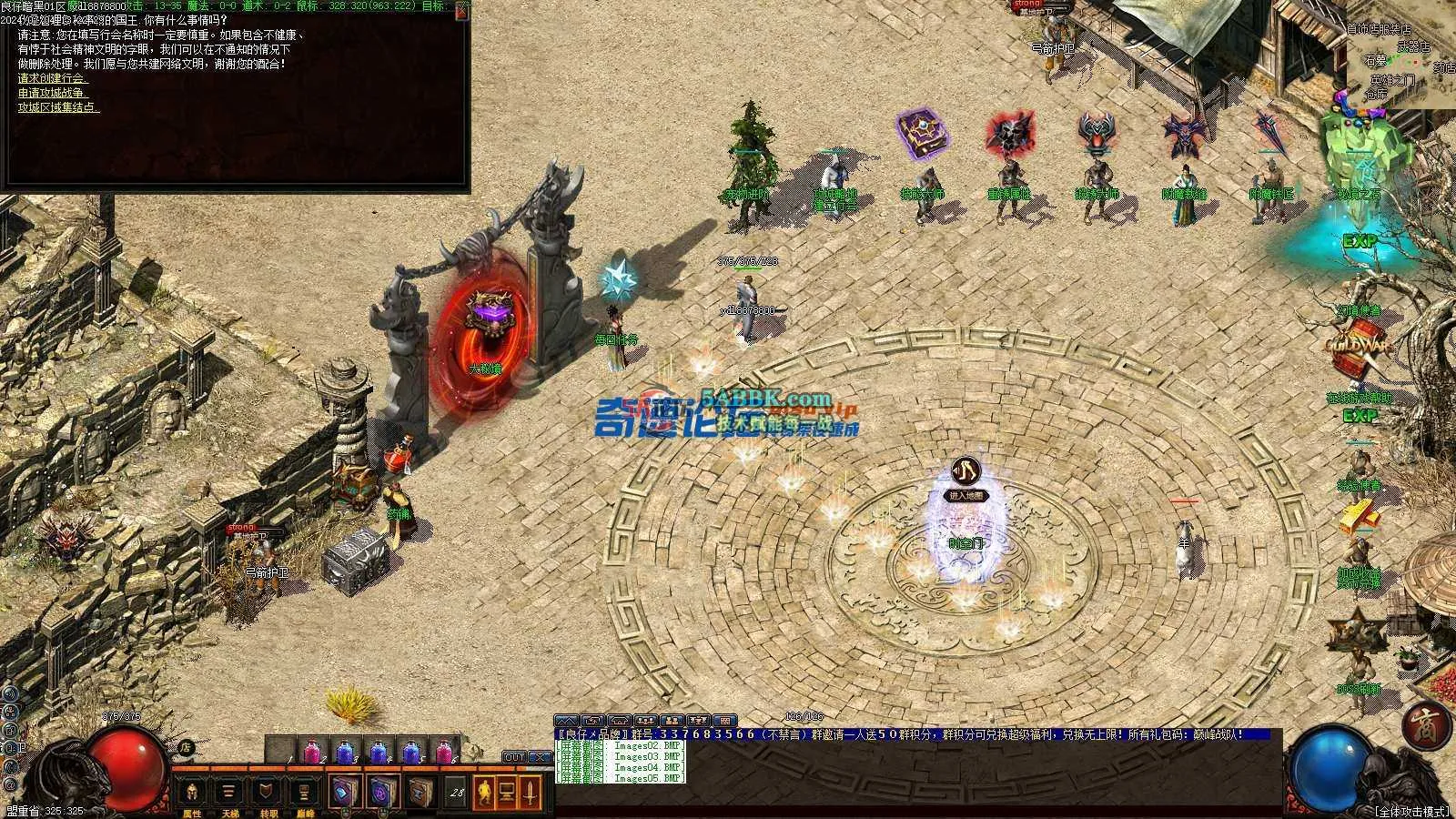Click the 攻城区域集结点 dialogue link
Viewport: 1456px width, 819px height.
point(59,107)
